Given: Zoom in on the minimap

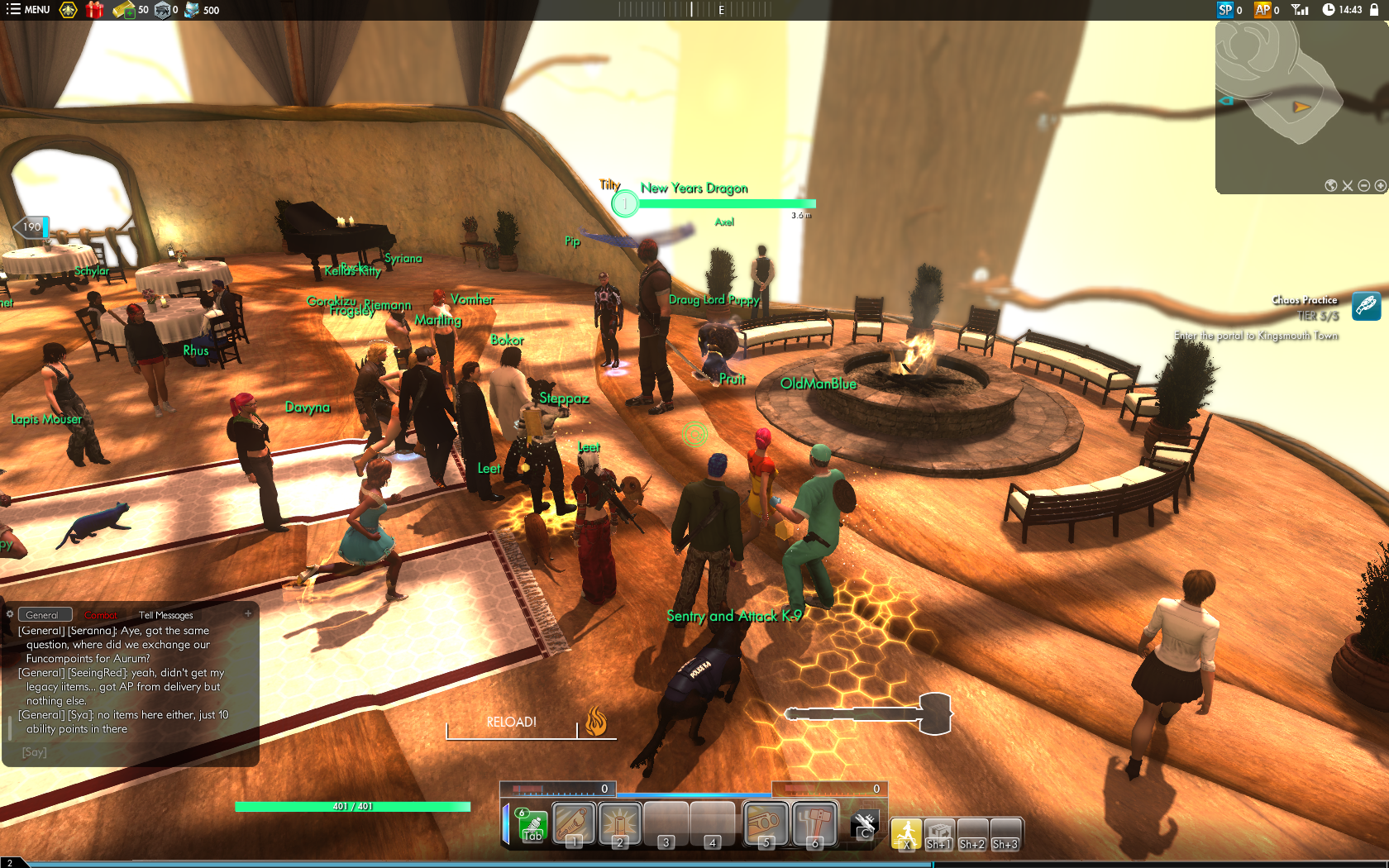Looking at the screenshot, I should coord(1380,185).
